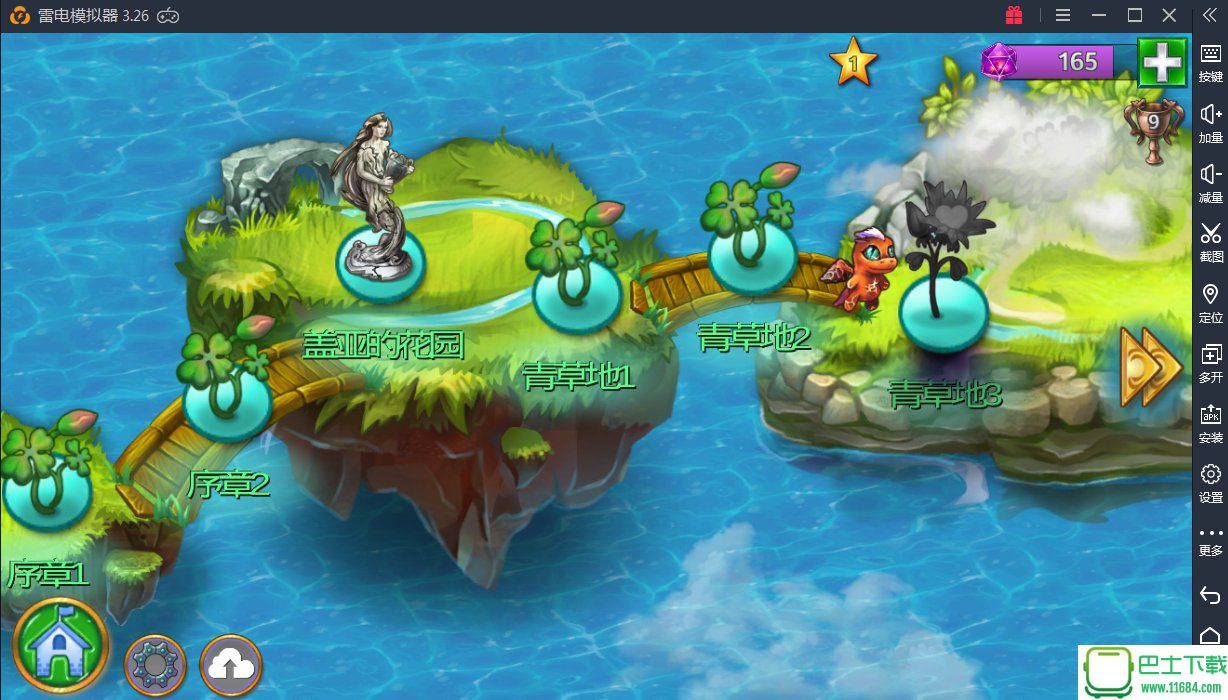Open the gear settings button

click(155, 664)
